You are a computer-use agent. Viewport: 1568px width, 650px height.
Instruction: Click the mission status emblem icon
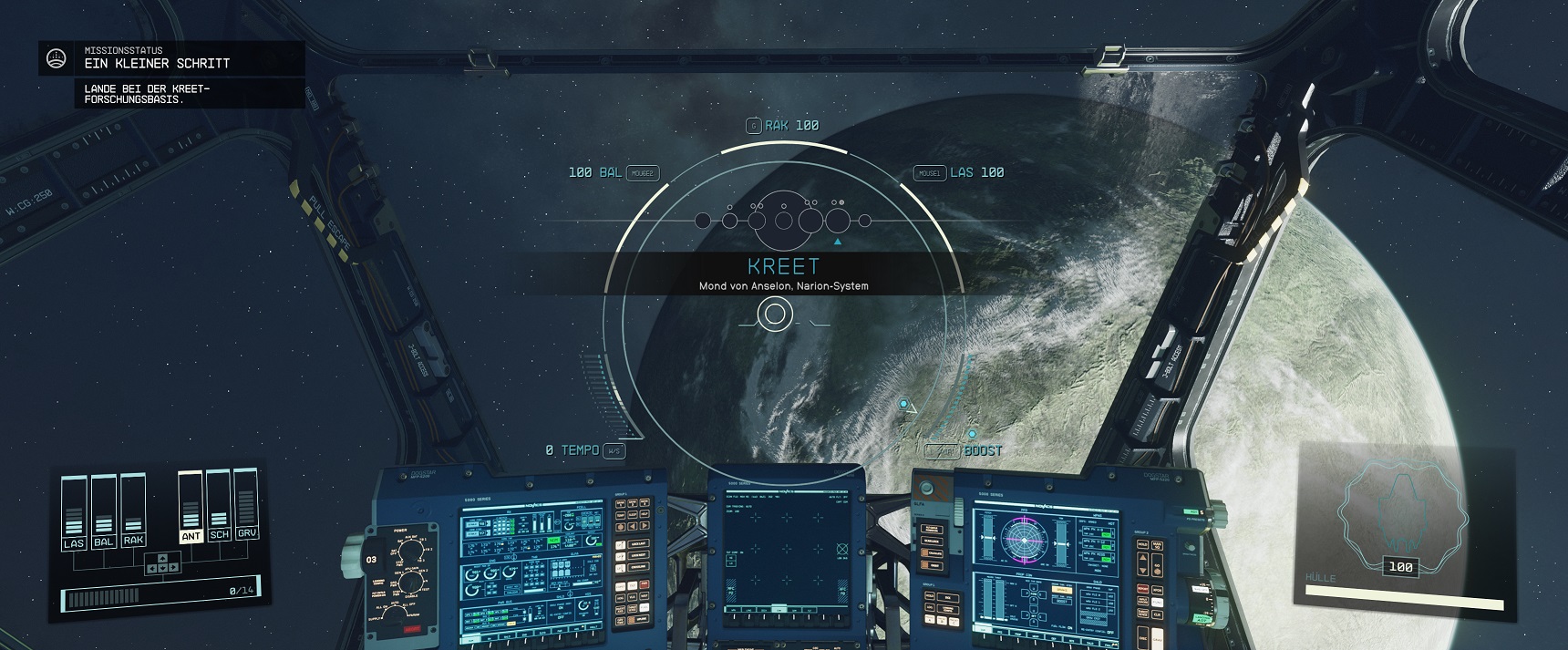[x=57, y=59]
